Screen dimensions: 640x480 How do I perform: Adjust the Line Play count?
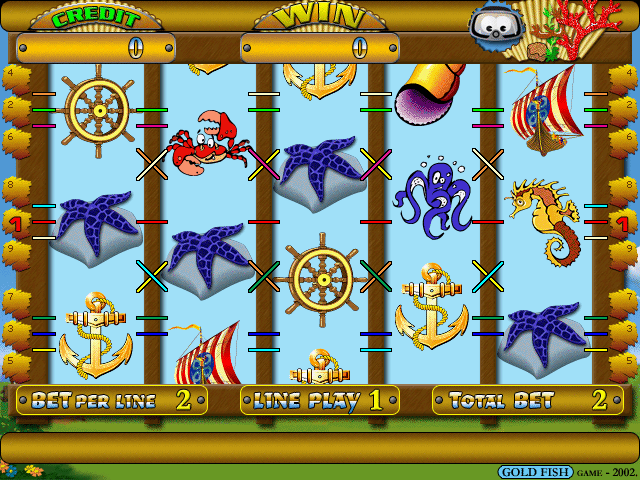[319, 401]
